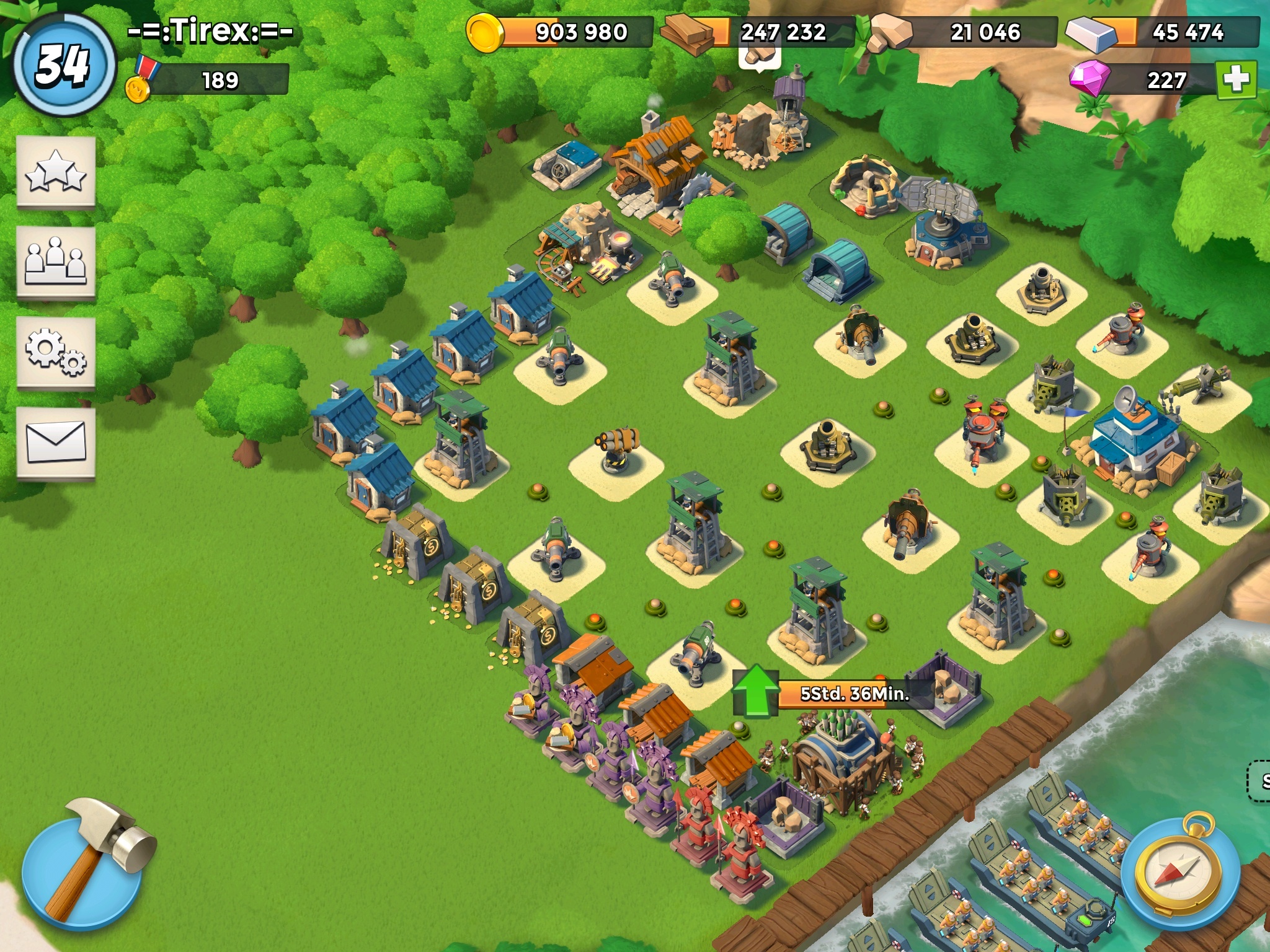Viewport: 1270px width, 952px height.
Task: Open the gear settings menu
Action: [56, 353]
